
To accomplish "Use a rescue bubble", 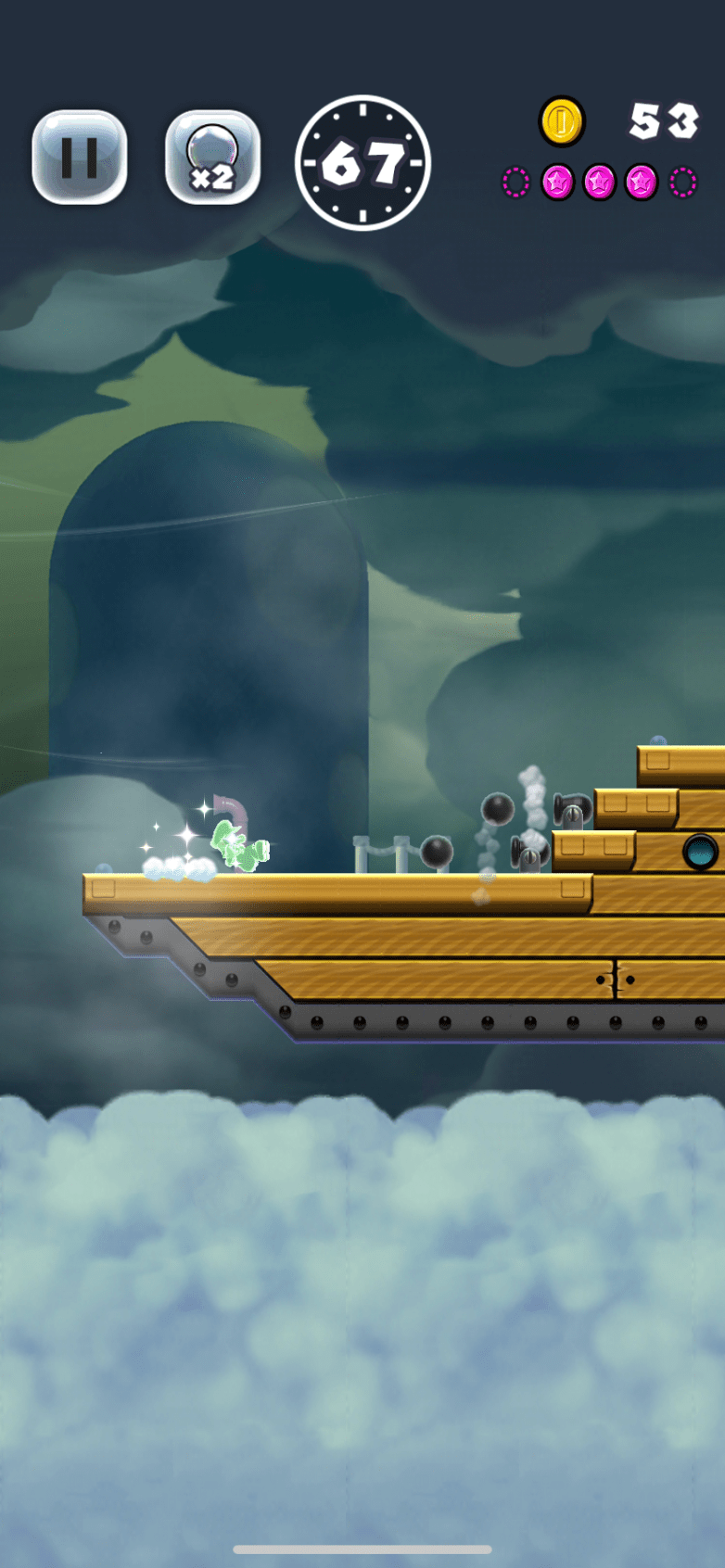I will click(212, 158).
